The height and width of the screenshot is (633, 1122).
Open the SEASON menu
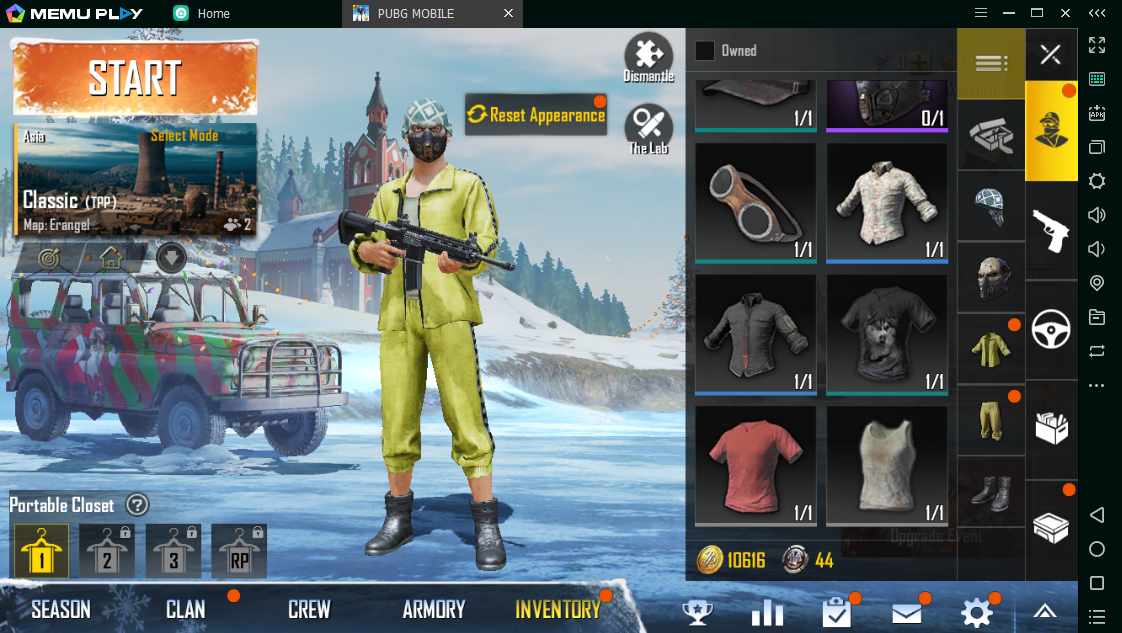61,609
